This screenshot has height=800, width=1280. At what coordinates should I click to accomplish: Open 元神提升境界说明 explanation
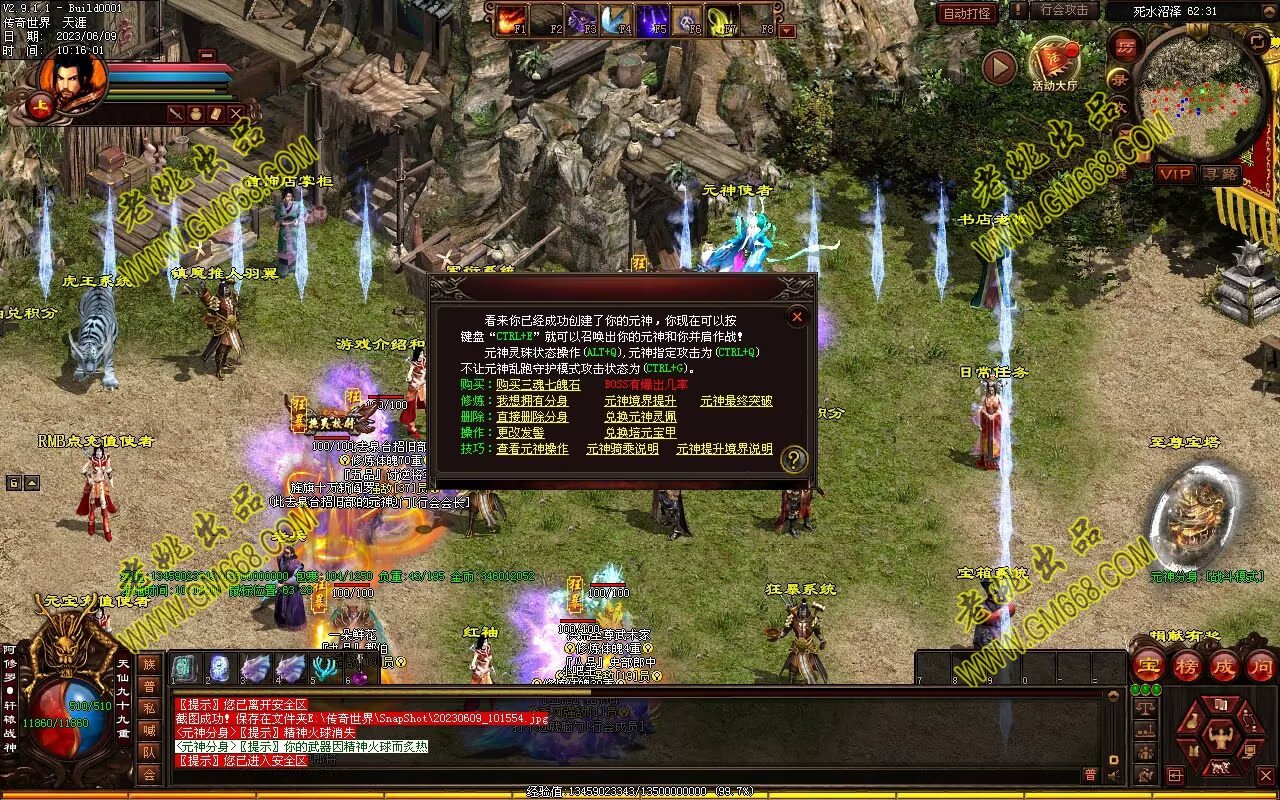point(724,449)
